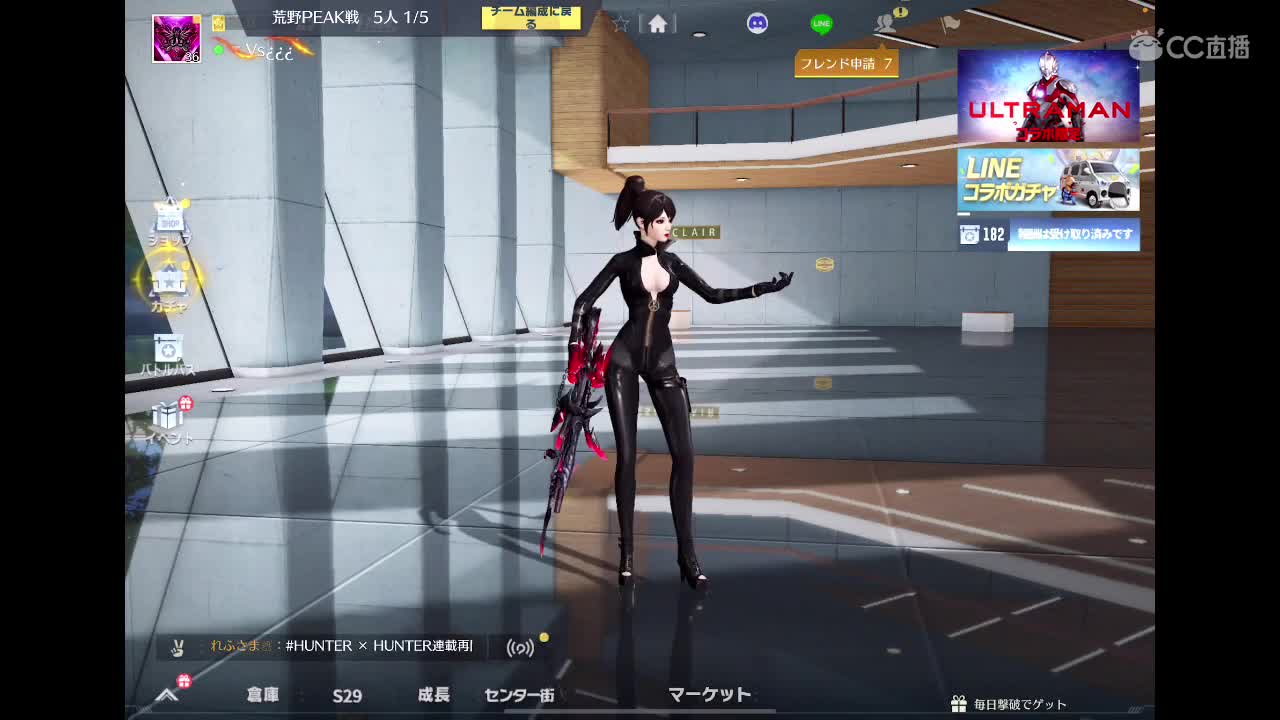
Task: Open the LINE icon in top bar
Action: [821, 22]
